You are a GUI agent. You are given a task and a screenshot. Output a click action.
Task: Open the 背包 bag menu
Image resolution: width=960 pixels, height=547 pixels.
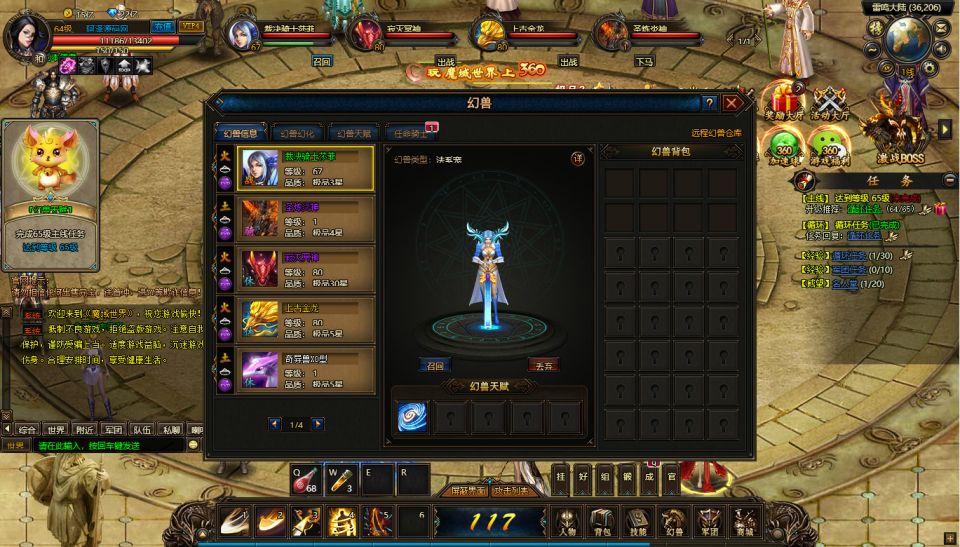point(601,522)
